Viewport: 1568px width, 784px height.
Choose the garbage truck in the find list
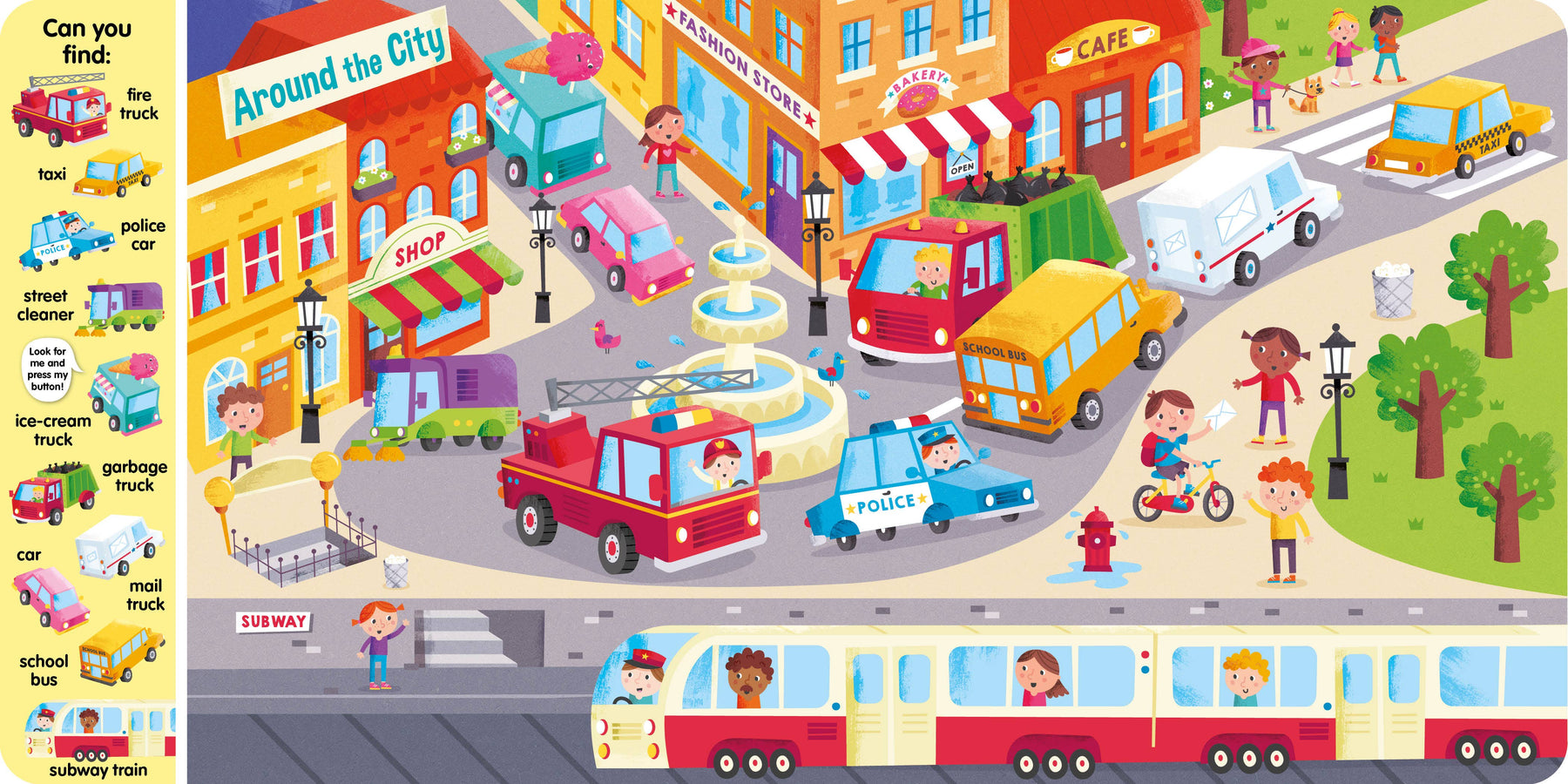(52, 493)
